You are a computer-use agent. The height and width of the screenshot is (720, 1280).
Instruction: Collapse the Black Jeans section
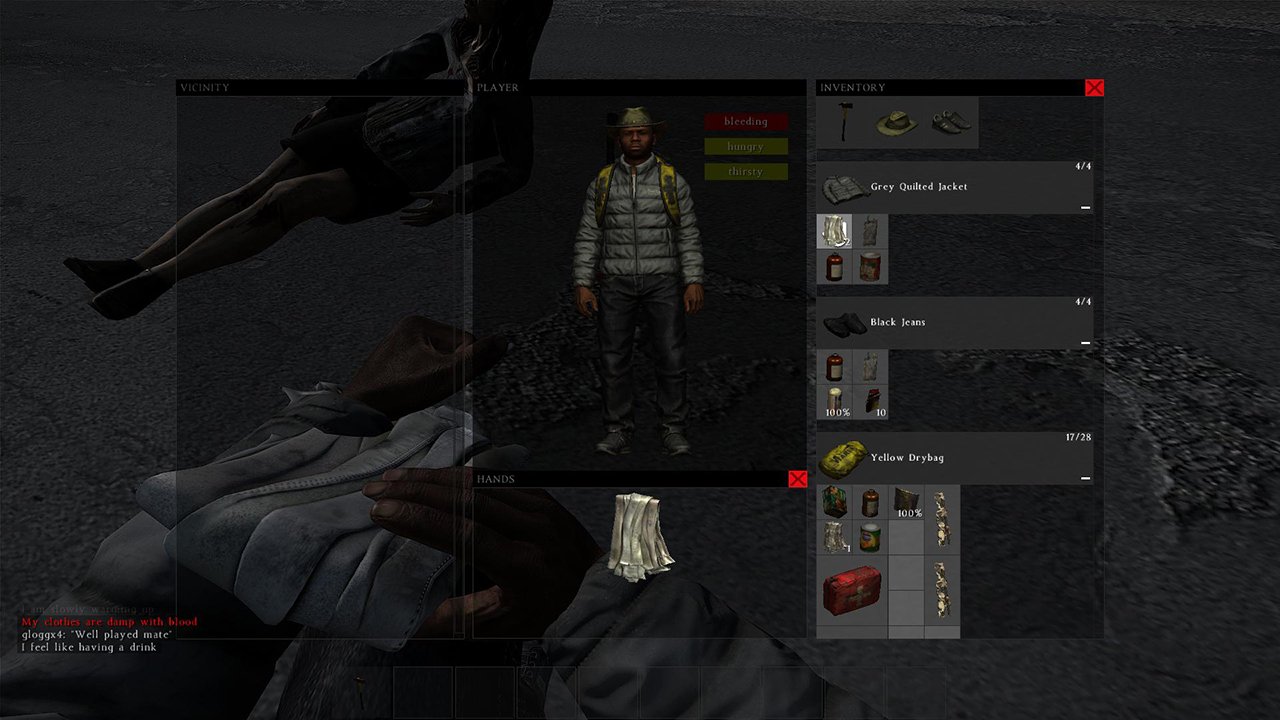(x=1085, y=342)
